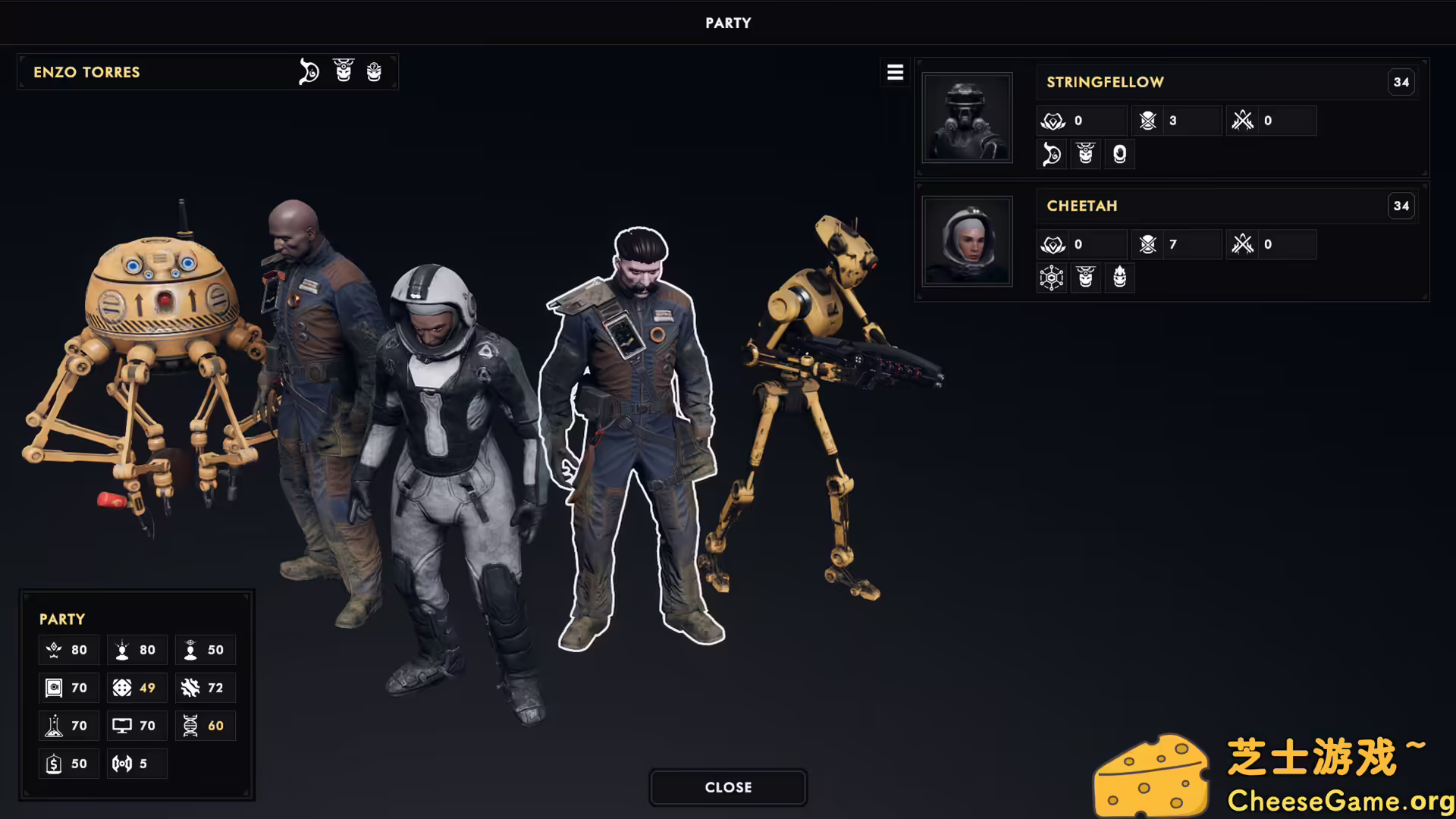The width and height of the screenshot is (1456, 819).
Task: Select Cheetah's portrait thumbnail
Action: 967,240
